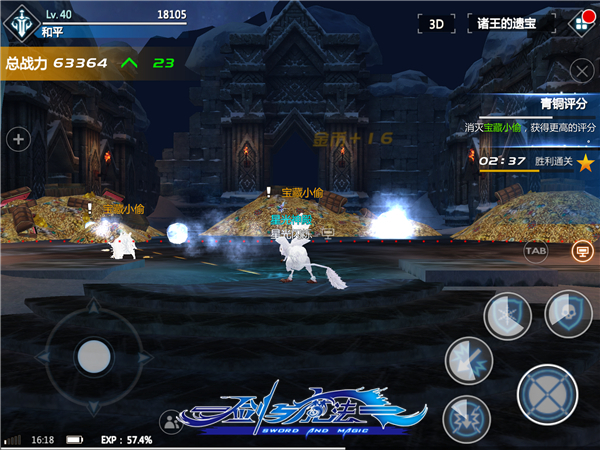The image size is (600, 450).
Task: Close the objective panel with X circle
Action: pos(581,70)
